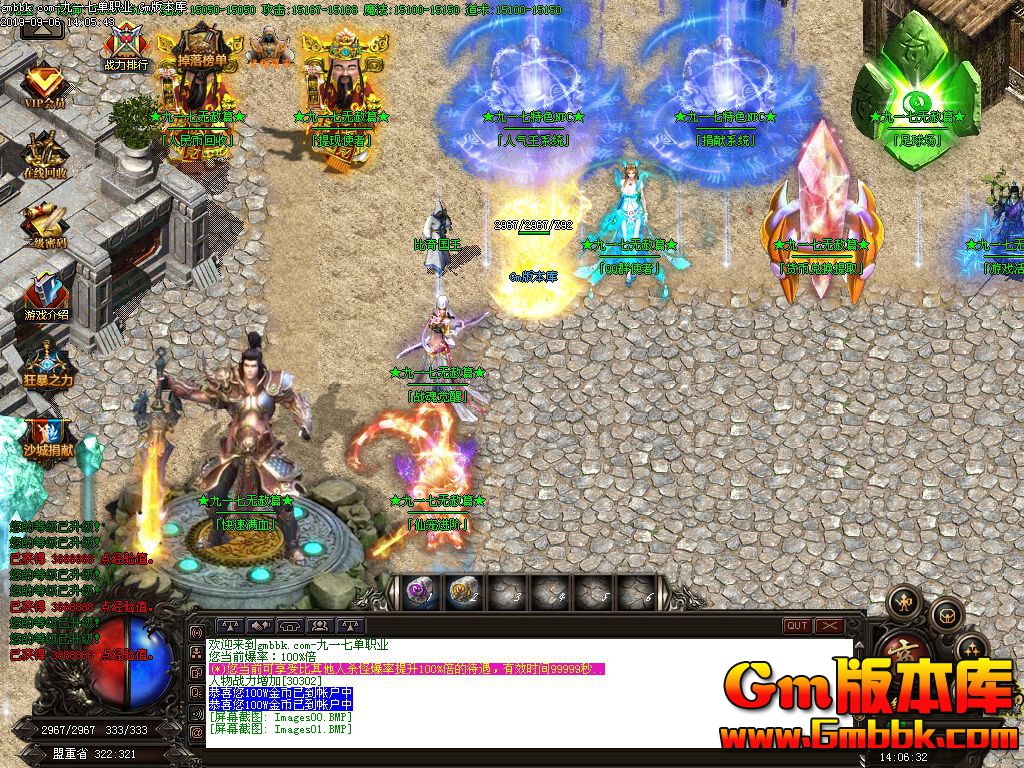
Task: Show the 游戏介绍 game introduction
Action: point(45,295)
